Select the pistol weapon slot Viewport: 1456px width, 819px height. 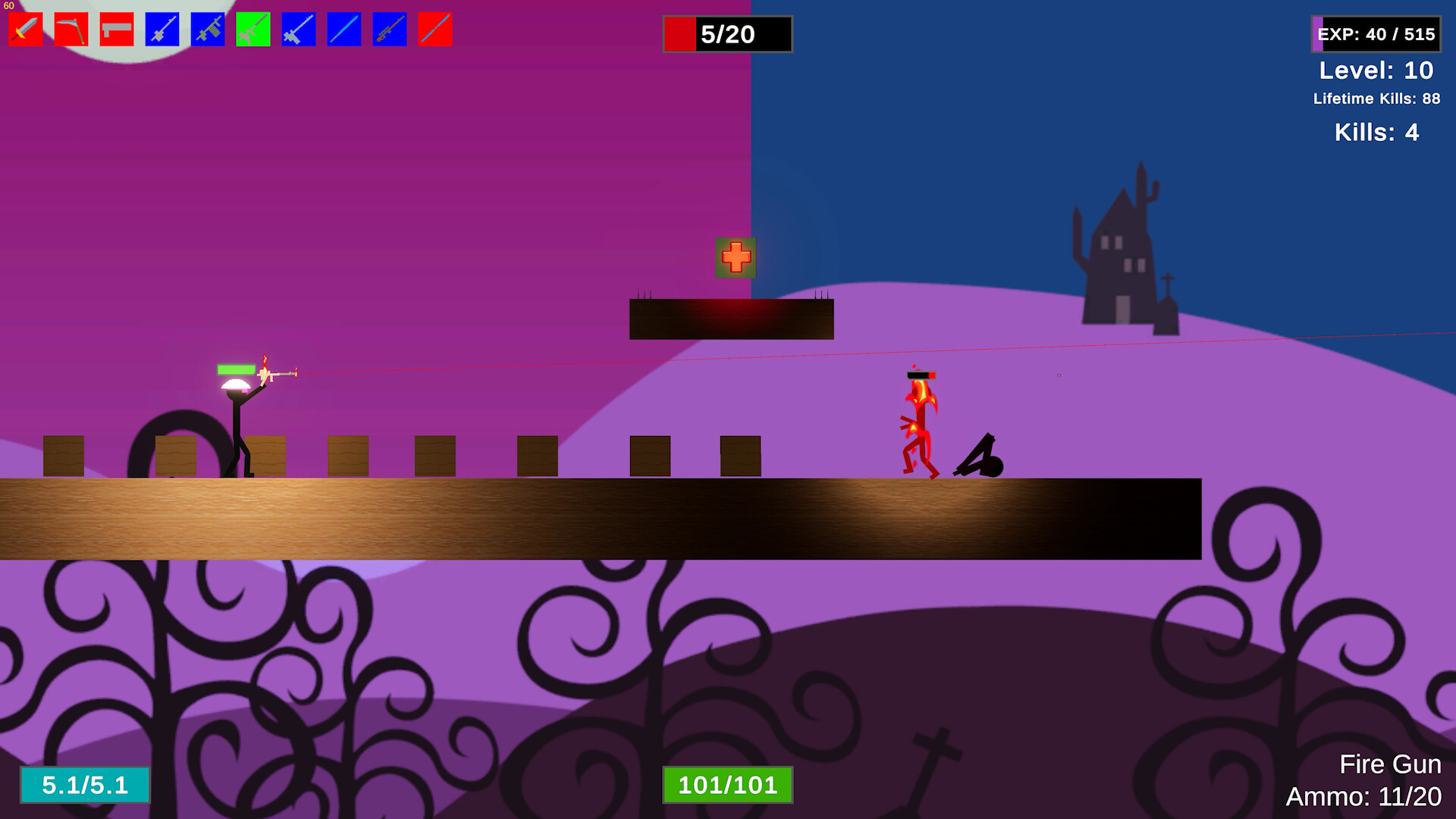pyautogui.click(x=115, y=29)
